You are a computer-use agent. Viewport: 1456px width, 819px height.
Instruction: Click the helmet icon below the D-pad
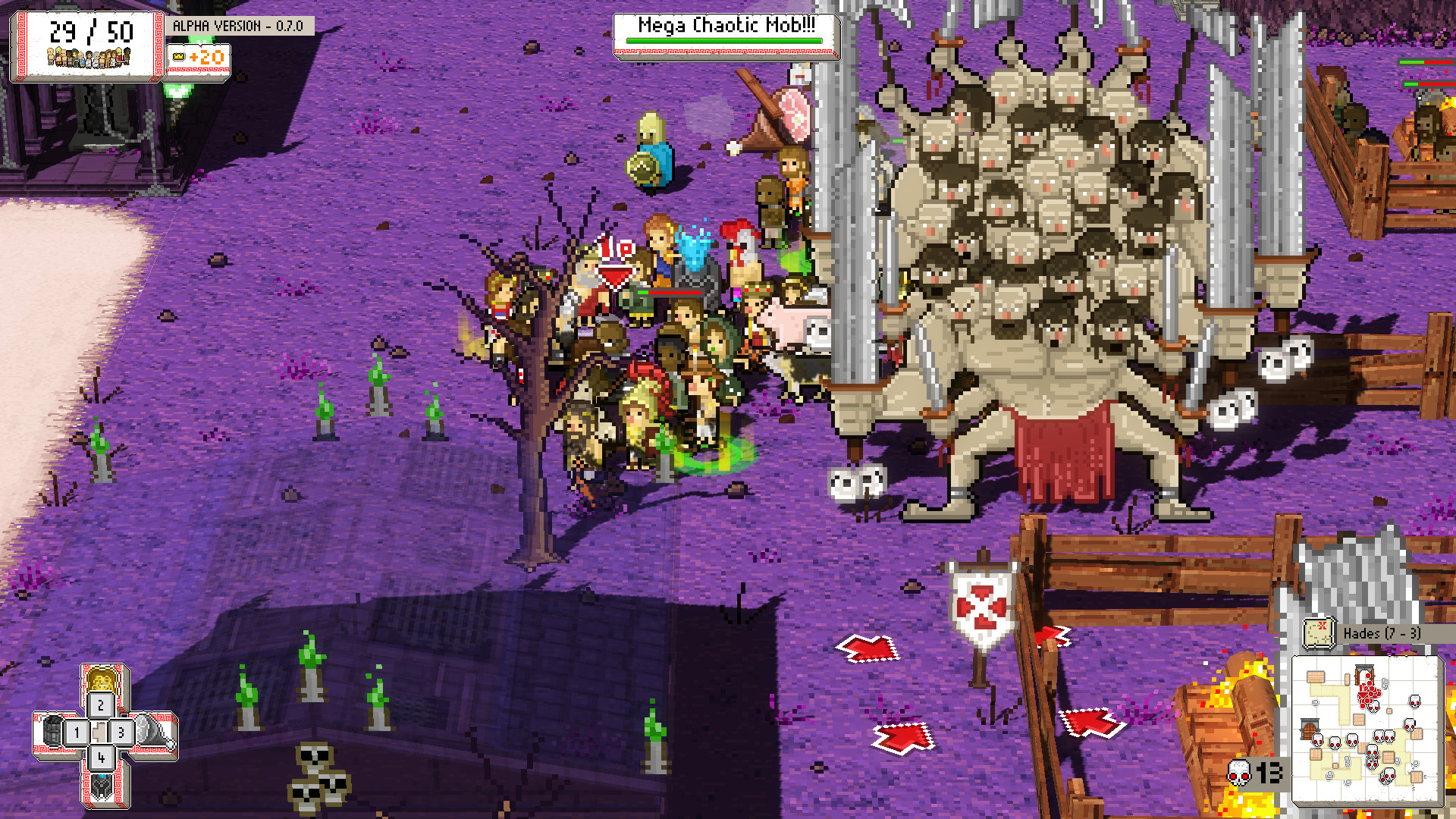pyautogui.click(x=102, y=786)
